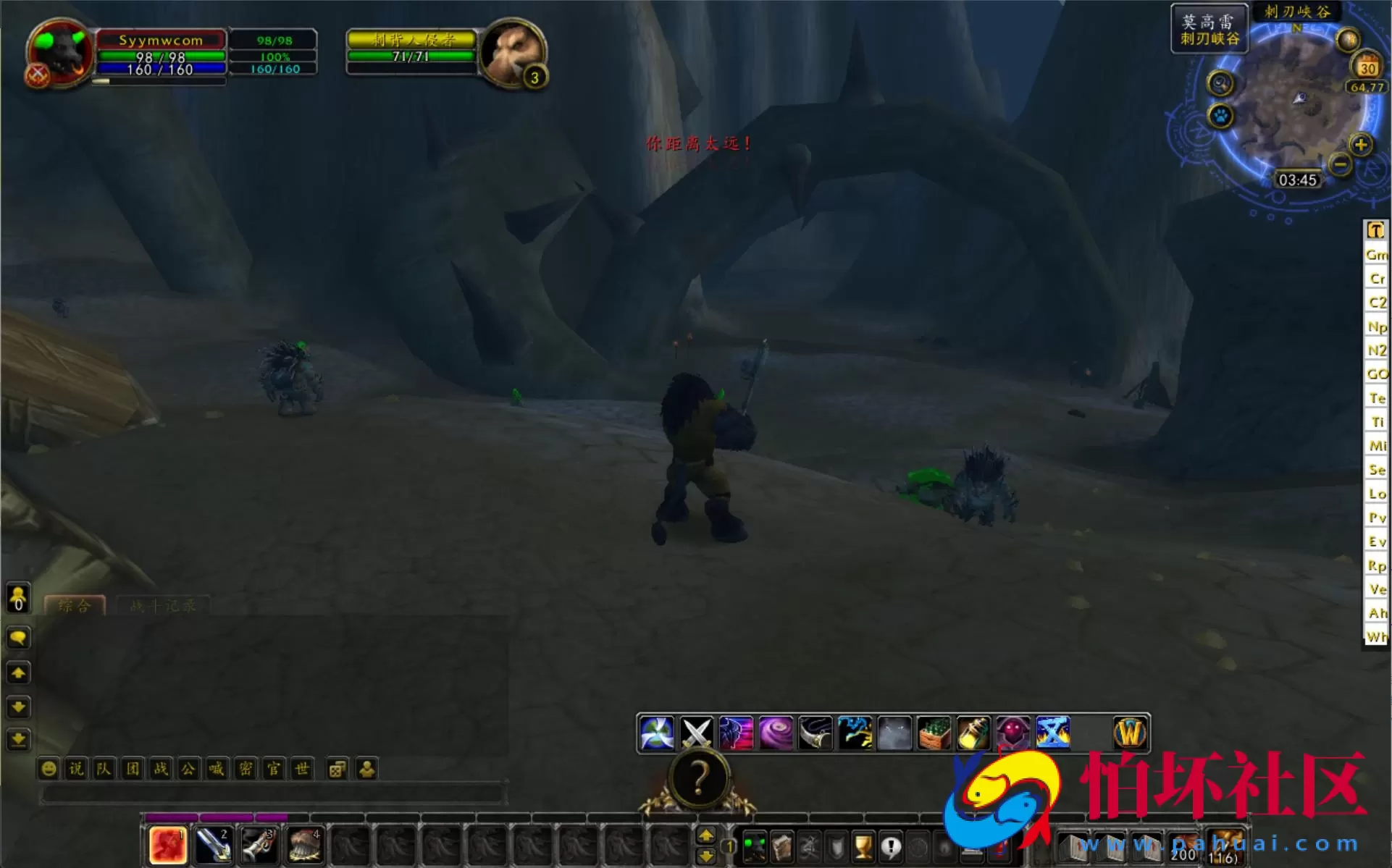Switch to the 战斗记录 chat tab

161,606
